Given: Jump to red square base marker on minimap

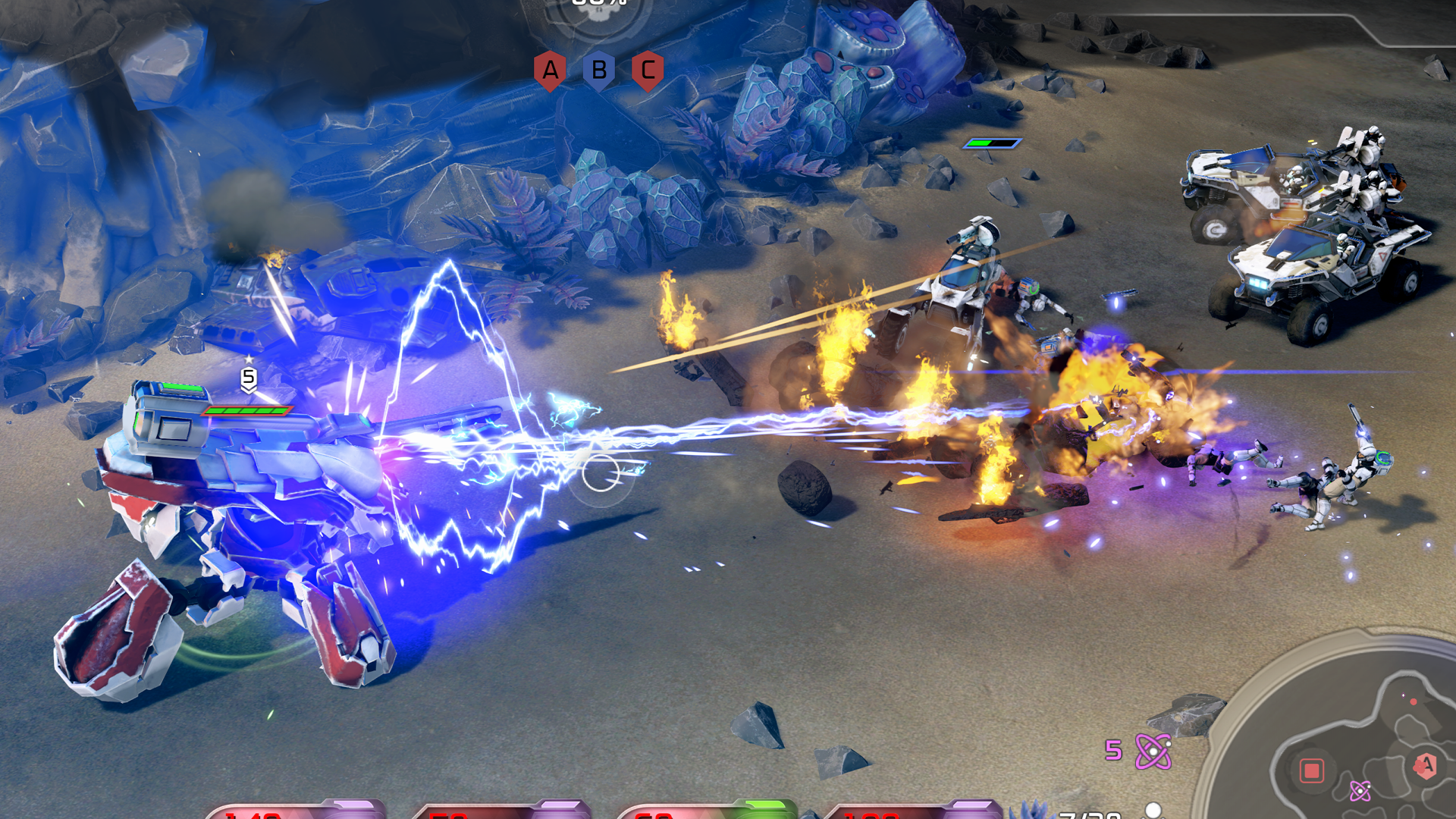Looking at the screenshot, I should 1311,770.
